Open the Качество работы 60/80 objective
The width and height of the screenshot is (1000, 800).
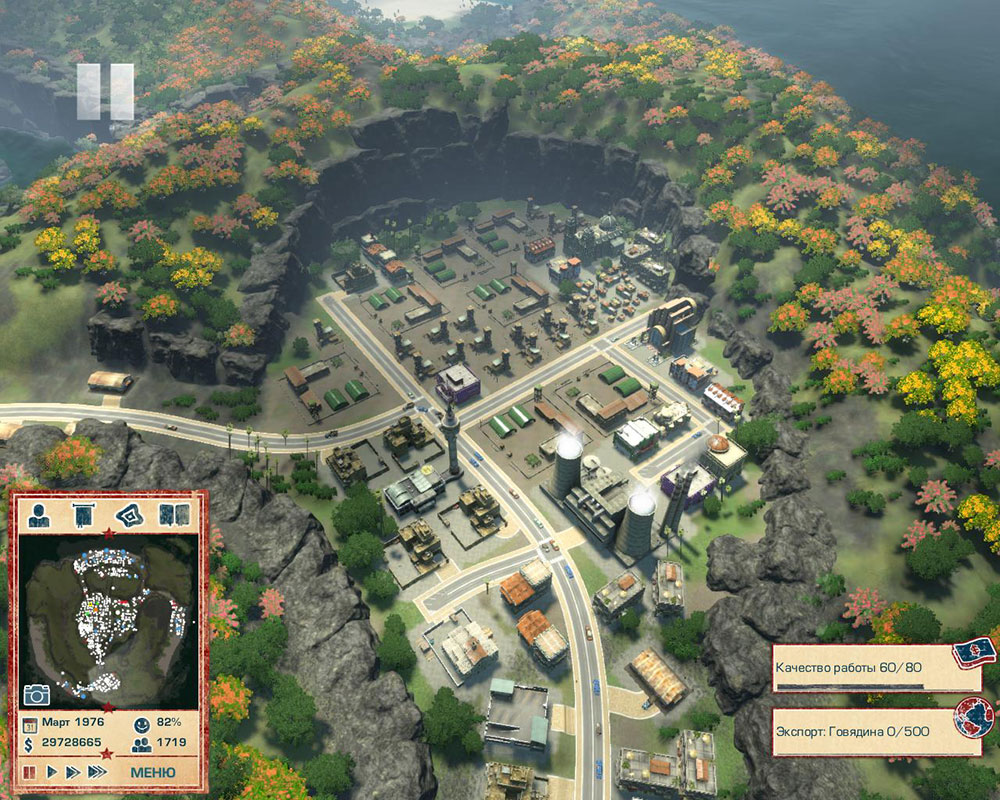pos(875,668)
